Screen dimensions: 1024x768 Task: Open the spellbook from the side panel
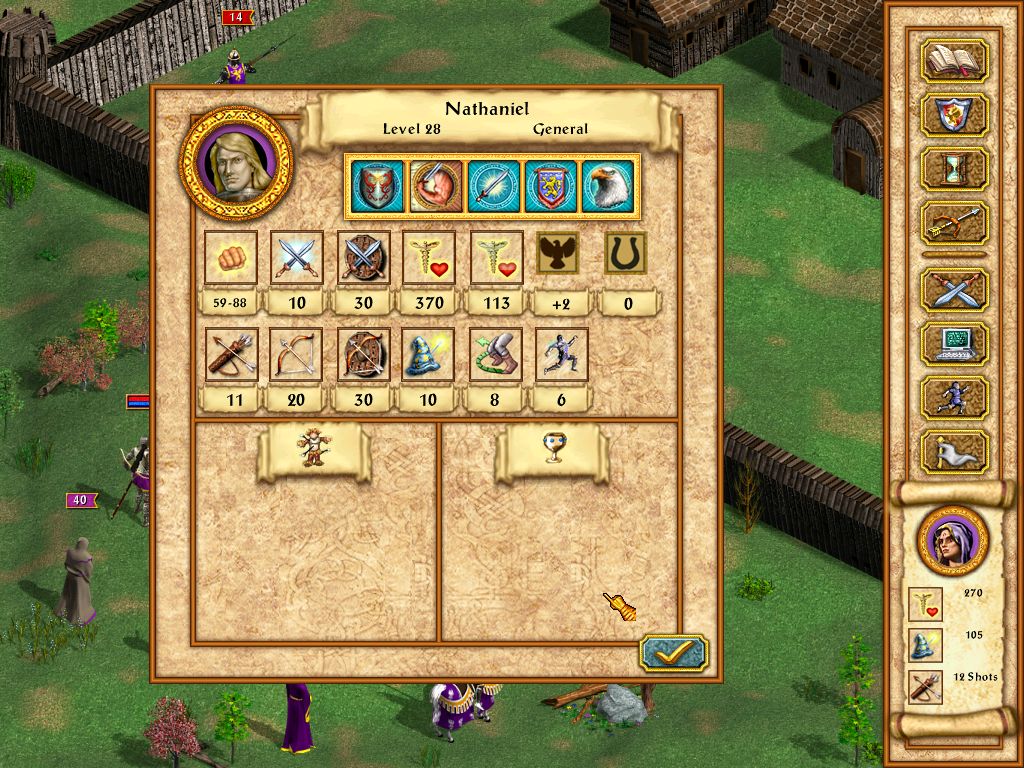954,61
